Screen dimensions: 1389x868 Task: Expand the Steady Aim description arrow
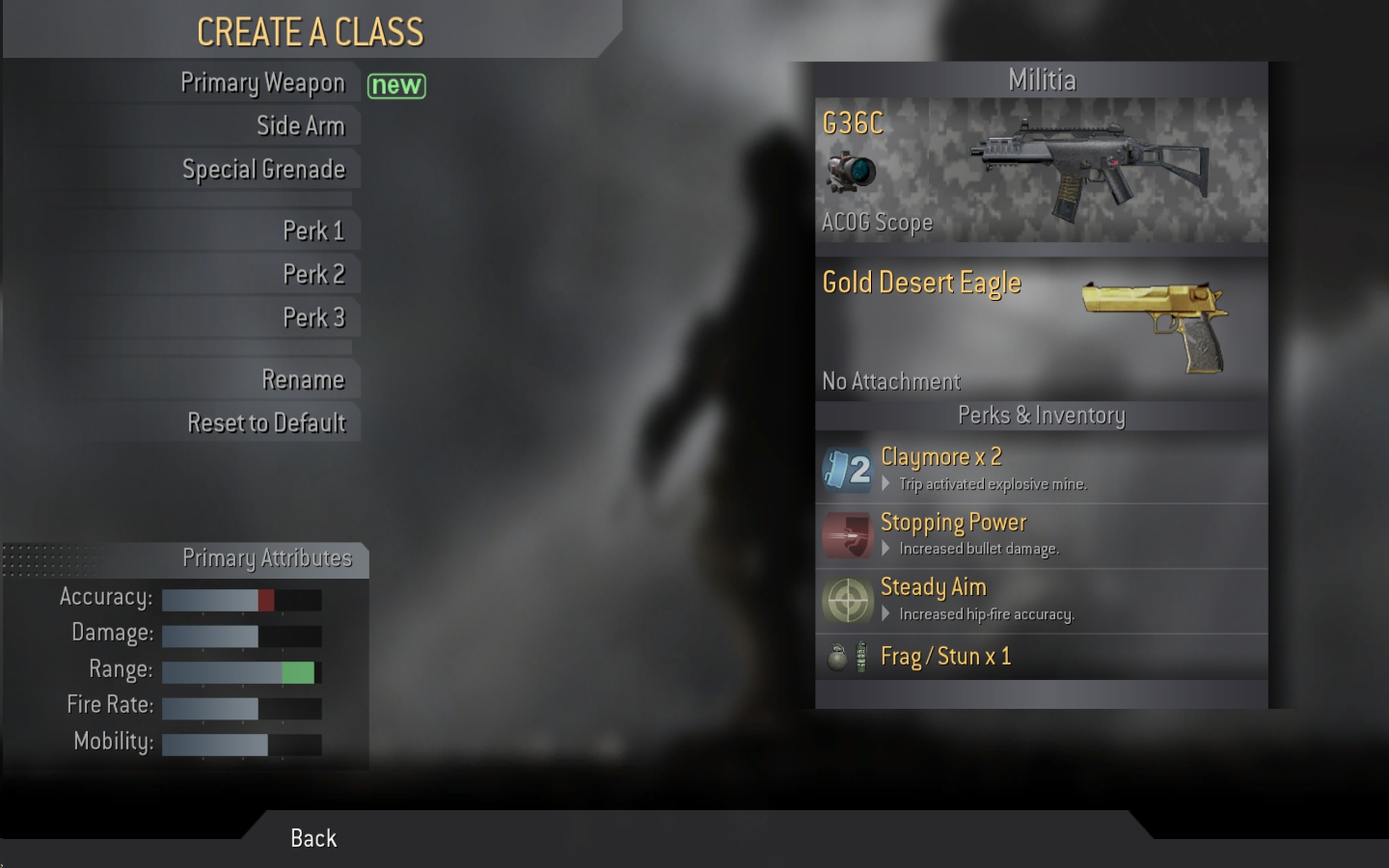pyautogui.click(x=886, y=614)
